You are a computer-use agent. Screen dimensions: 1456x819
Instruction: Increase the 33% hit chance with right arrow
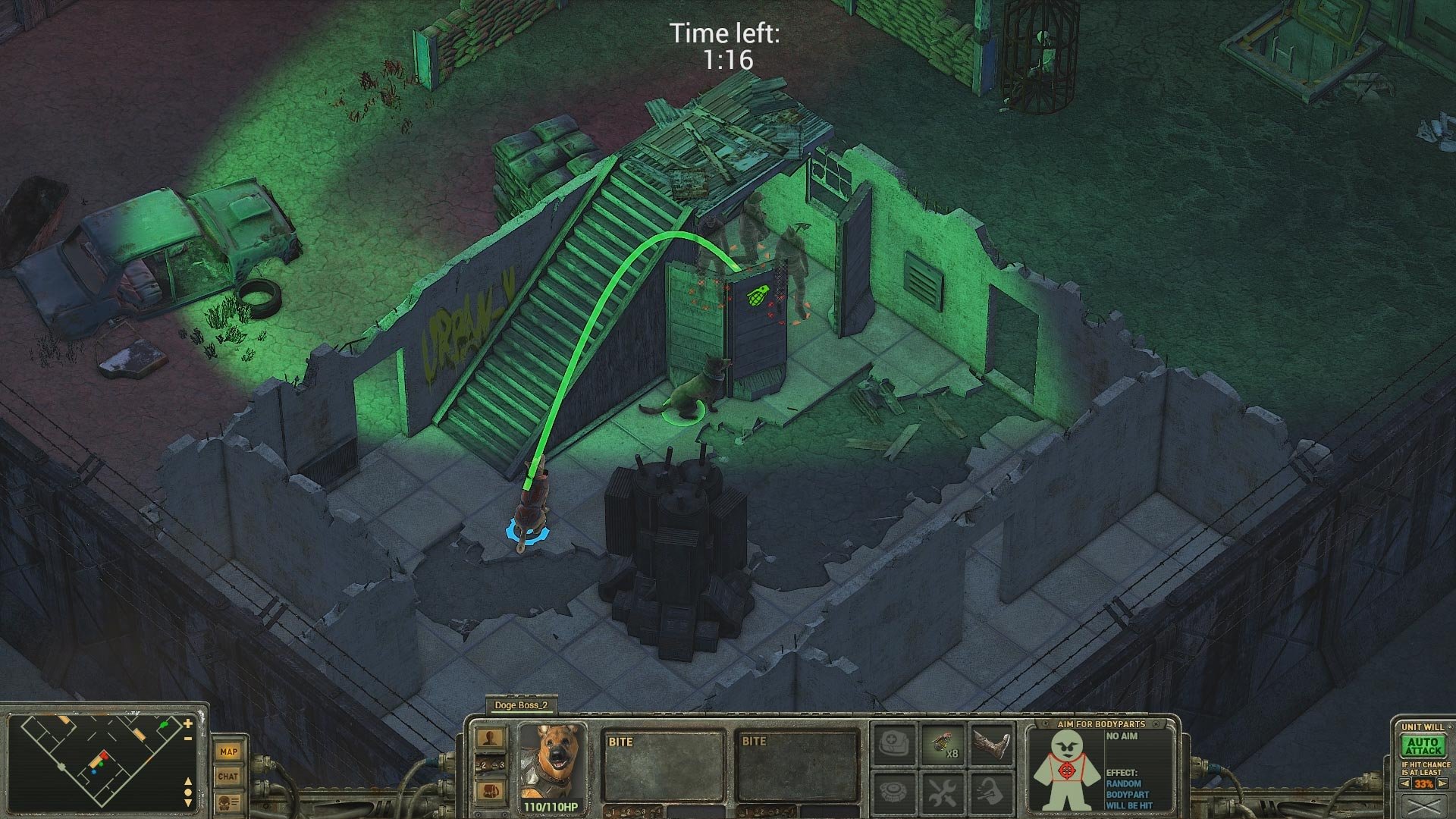(x=1442, y=783)
